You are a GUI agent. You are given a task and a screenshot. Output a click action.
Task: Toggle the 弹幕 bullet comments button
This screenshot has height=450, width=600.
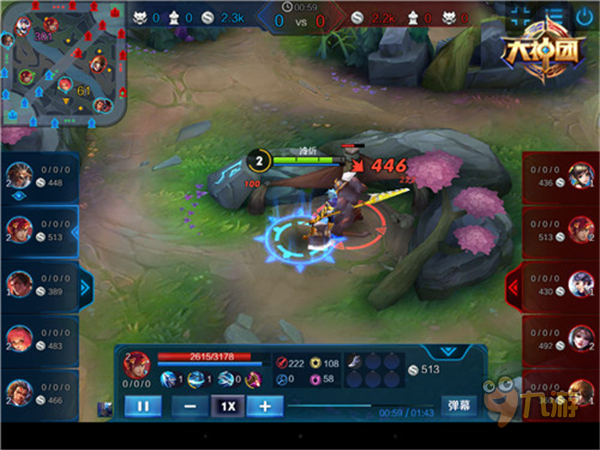459,406
